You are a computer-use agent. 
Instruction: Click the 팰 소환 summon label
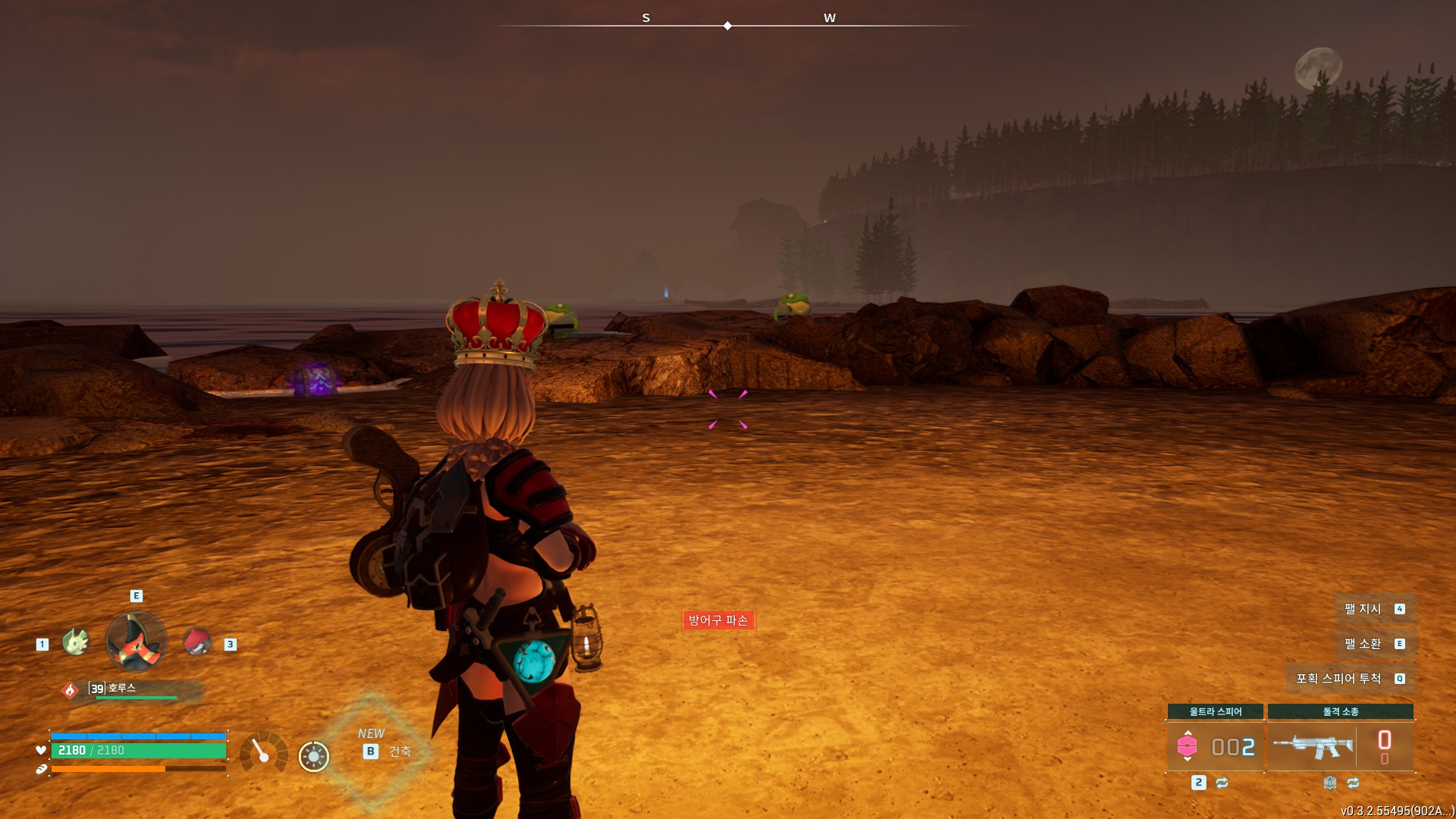(1363, 644)
